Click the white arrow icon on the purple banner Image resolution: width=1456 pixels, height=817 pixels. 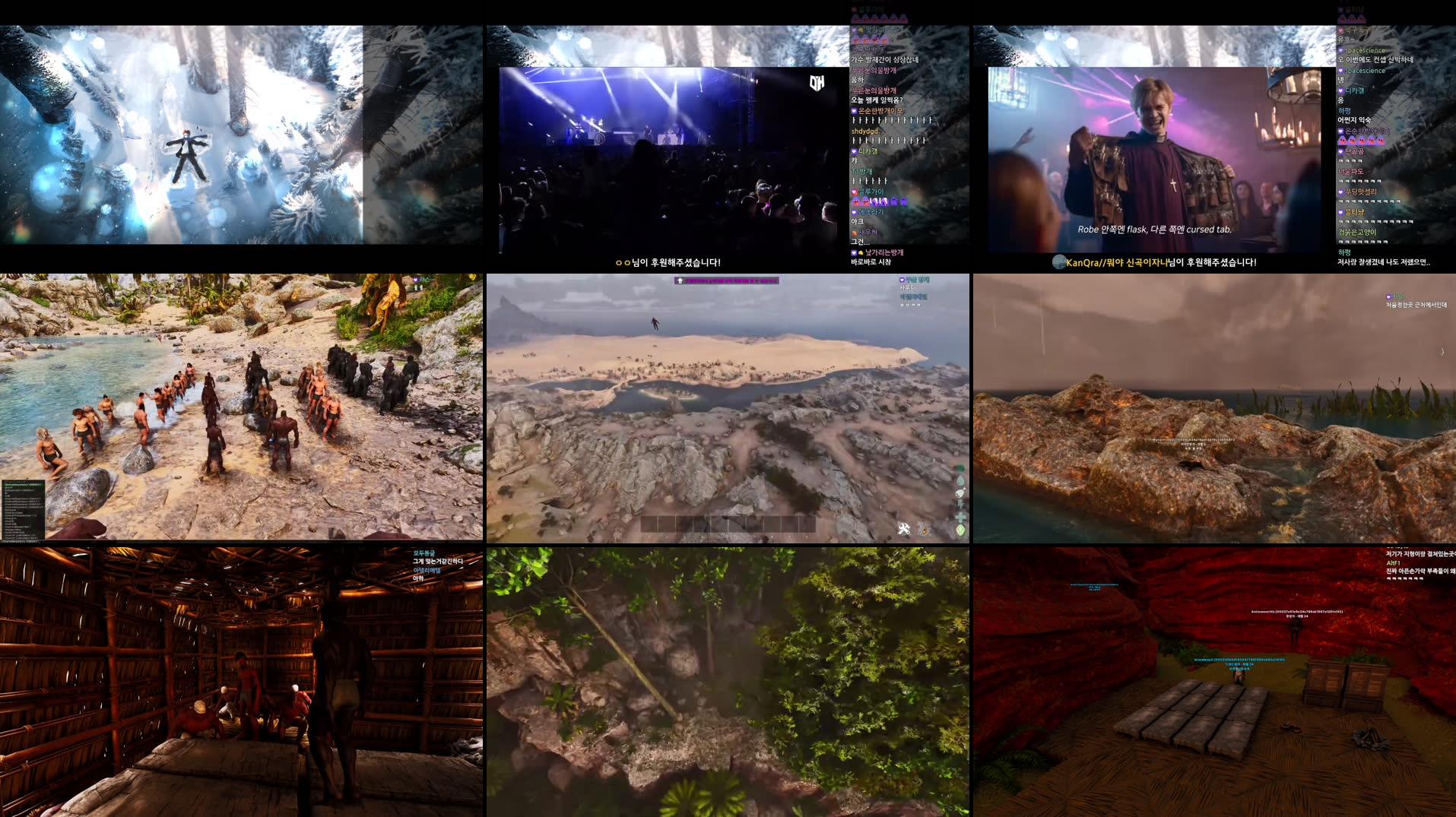(x=679, y=280)
